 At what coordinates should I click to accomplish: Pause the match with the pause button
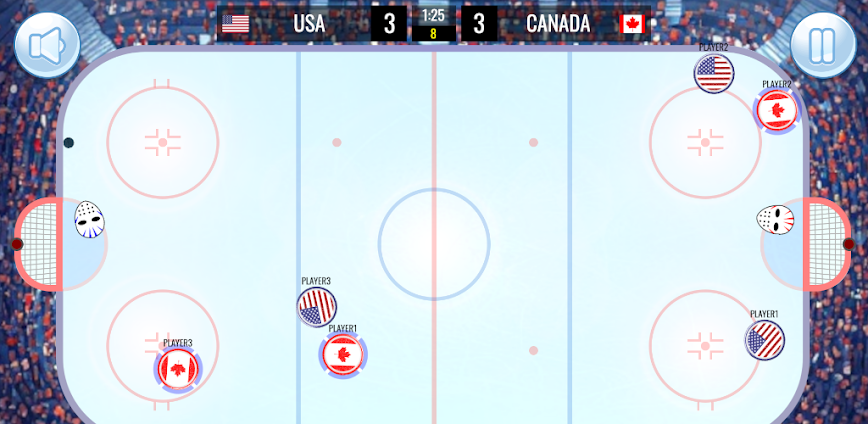823,45
